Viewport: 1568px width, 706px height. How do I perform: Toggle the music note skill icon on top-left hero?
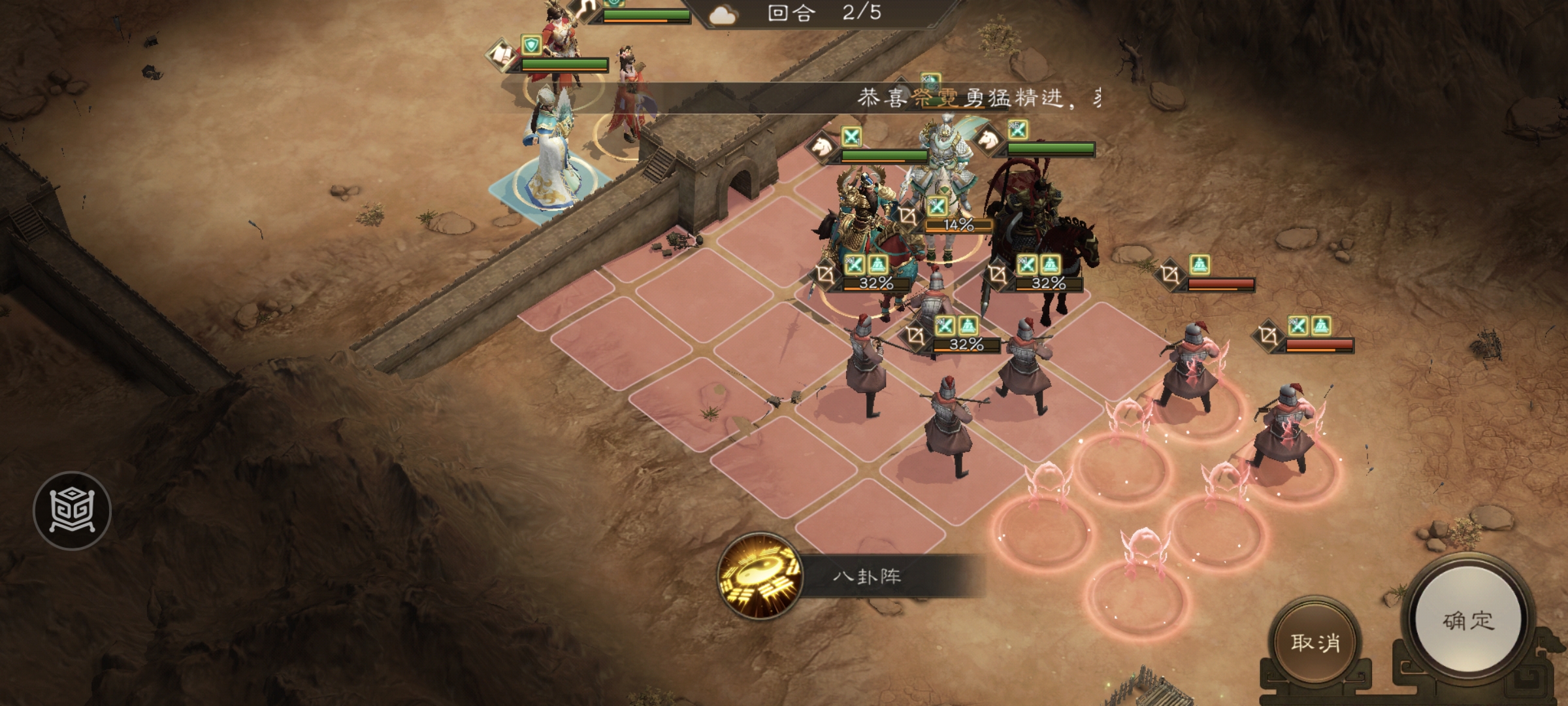[x=585, y=11]
